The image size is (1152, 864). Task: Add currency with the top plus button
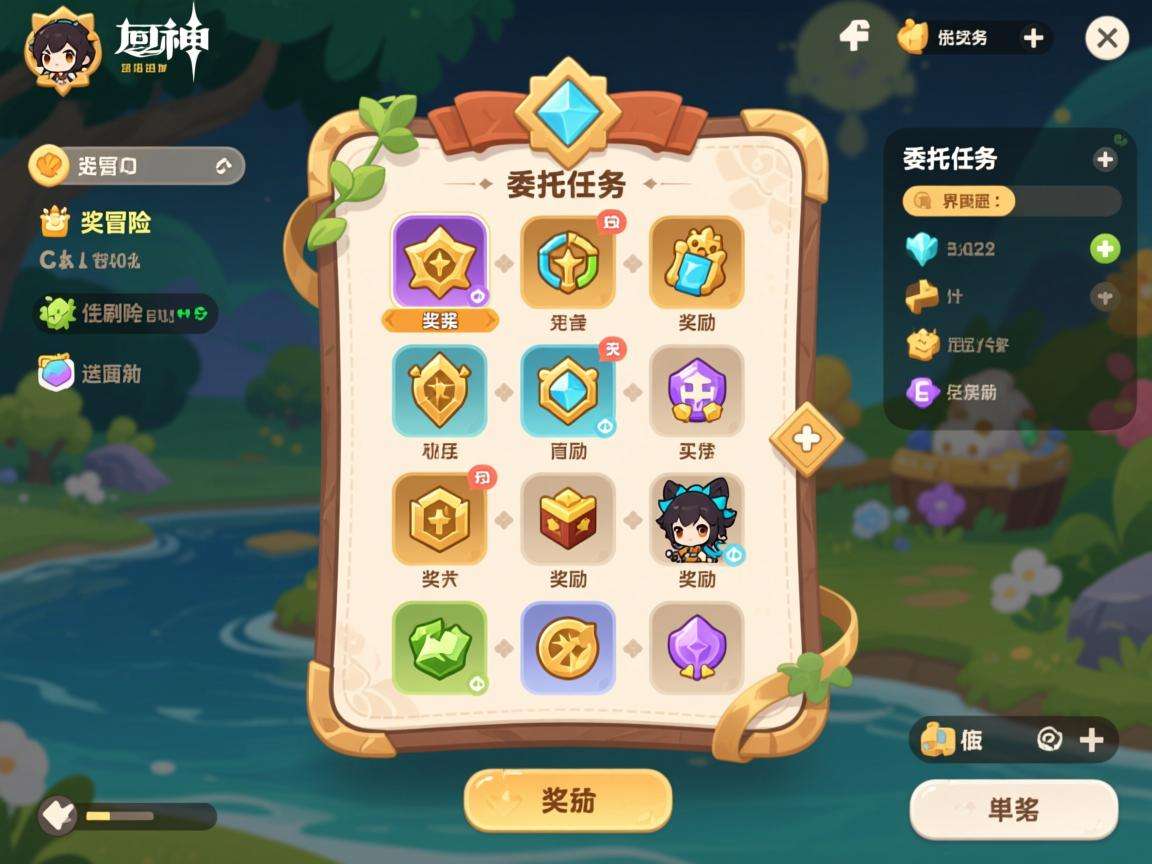pyautogui.click(x=1033, y=38)
